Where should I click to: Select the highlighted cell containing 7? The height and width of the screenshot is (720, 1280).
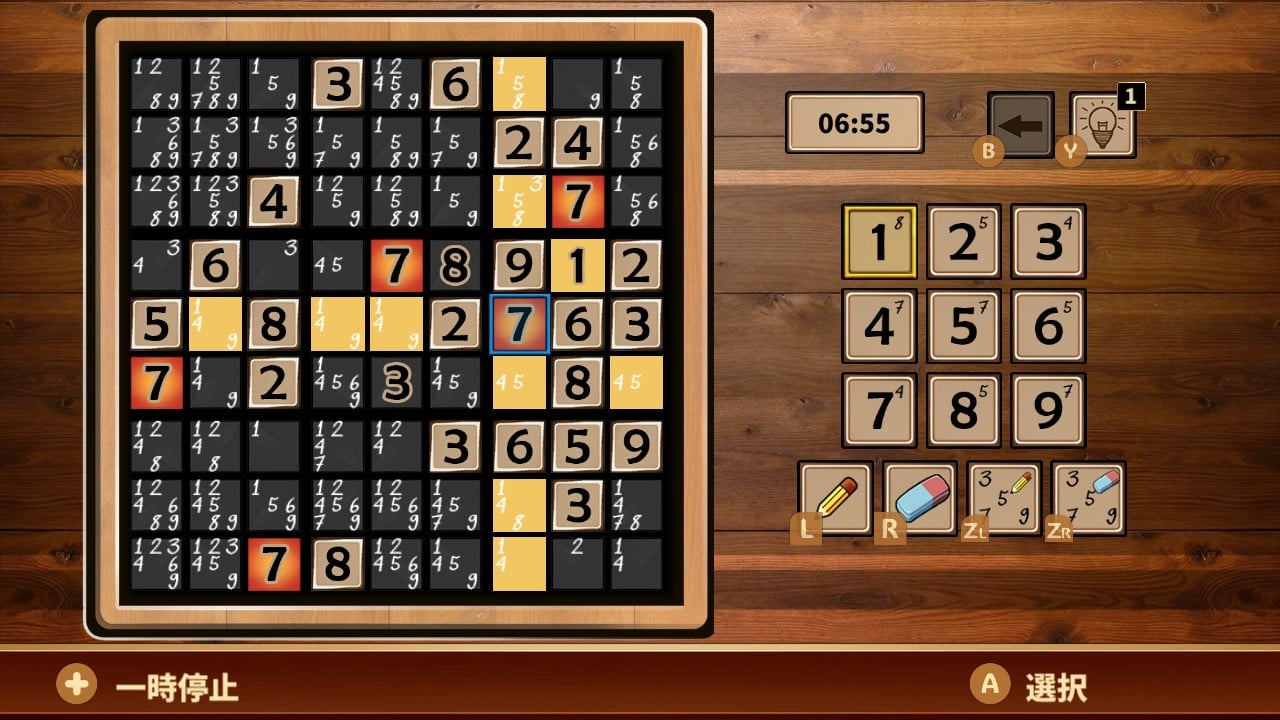tap(519, 323)
